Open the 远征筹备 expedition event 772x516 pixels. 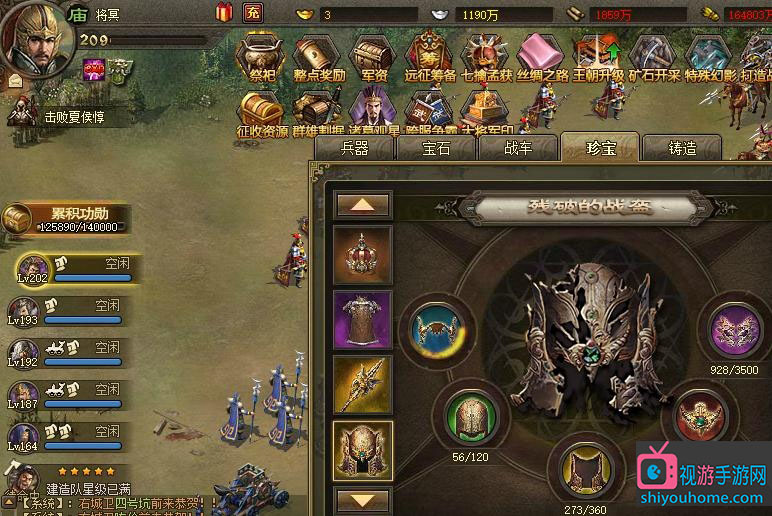(x=429, y=54)
